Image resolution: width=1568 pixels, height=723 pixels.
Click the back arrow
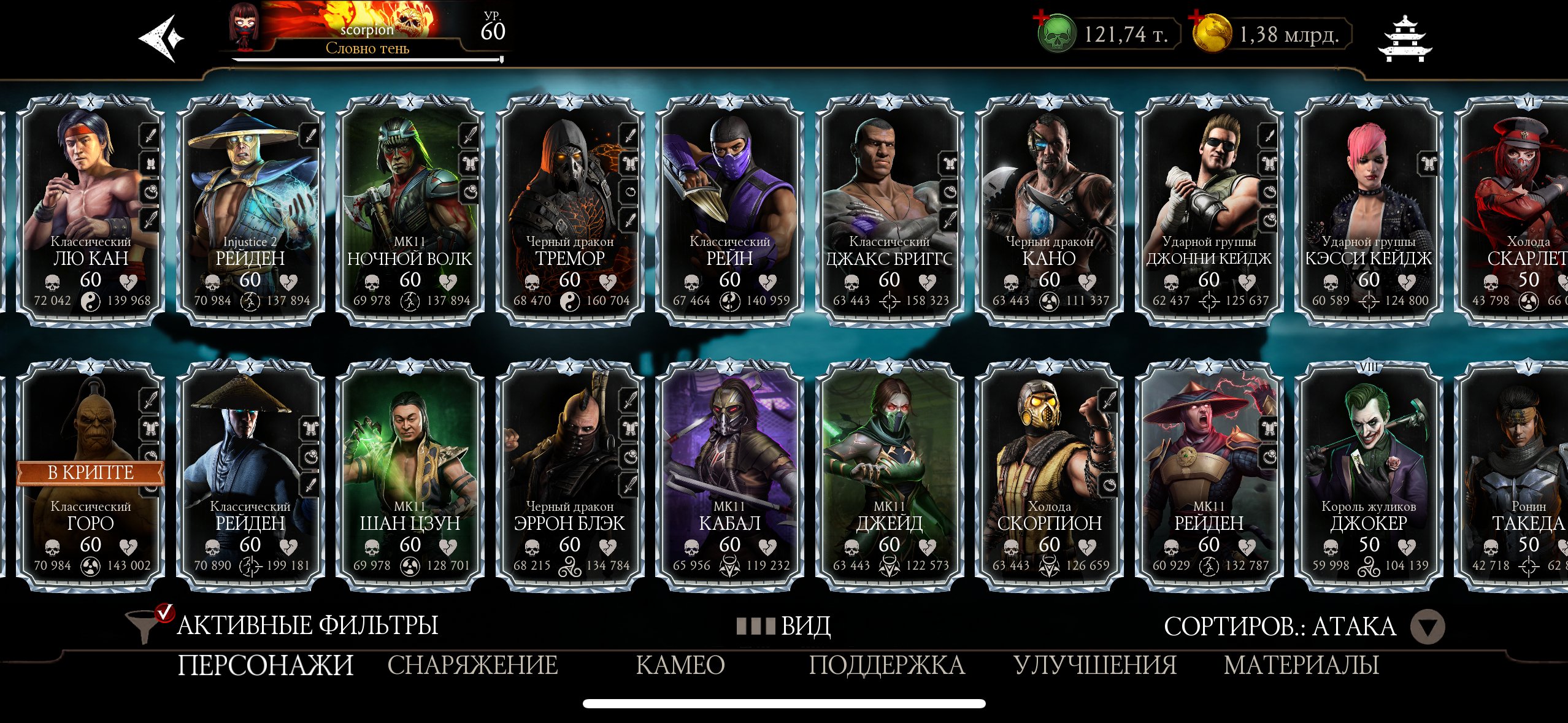161,37
